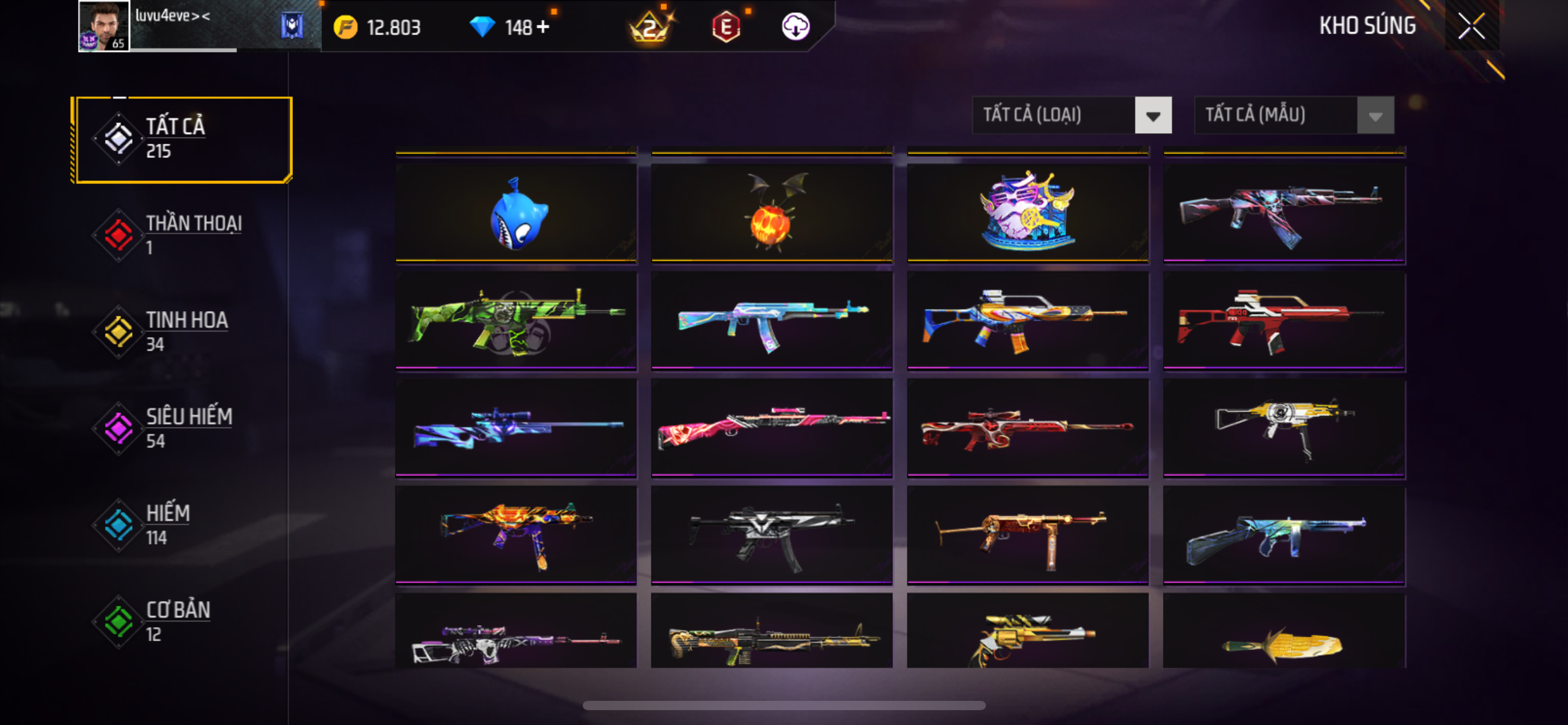This screenshot has width=1568, height=725.
Task: Close the Kho Súng weapon screen
Action: tap(1471, 26)
